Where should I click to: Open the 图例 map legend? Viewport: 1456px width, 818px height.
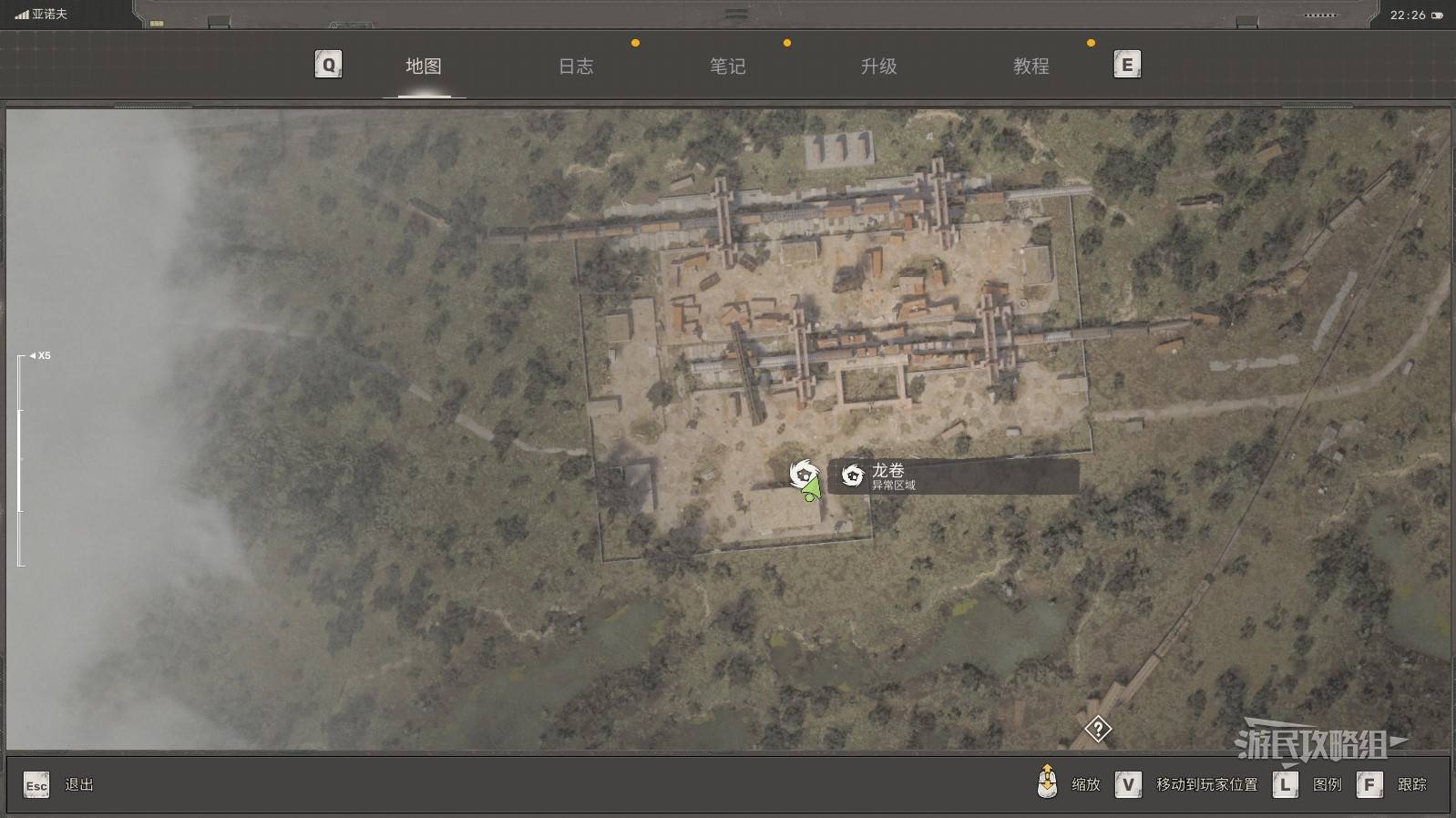coord(1326,784)
